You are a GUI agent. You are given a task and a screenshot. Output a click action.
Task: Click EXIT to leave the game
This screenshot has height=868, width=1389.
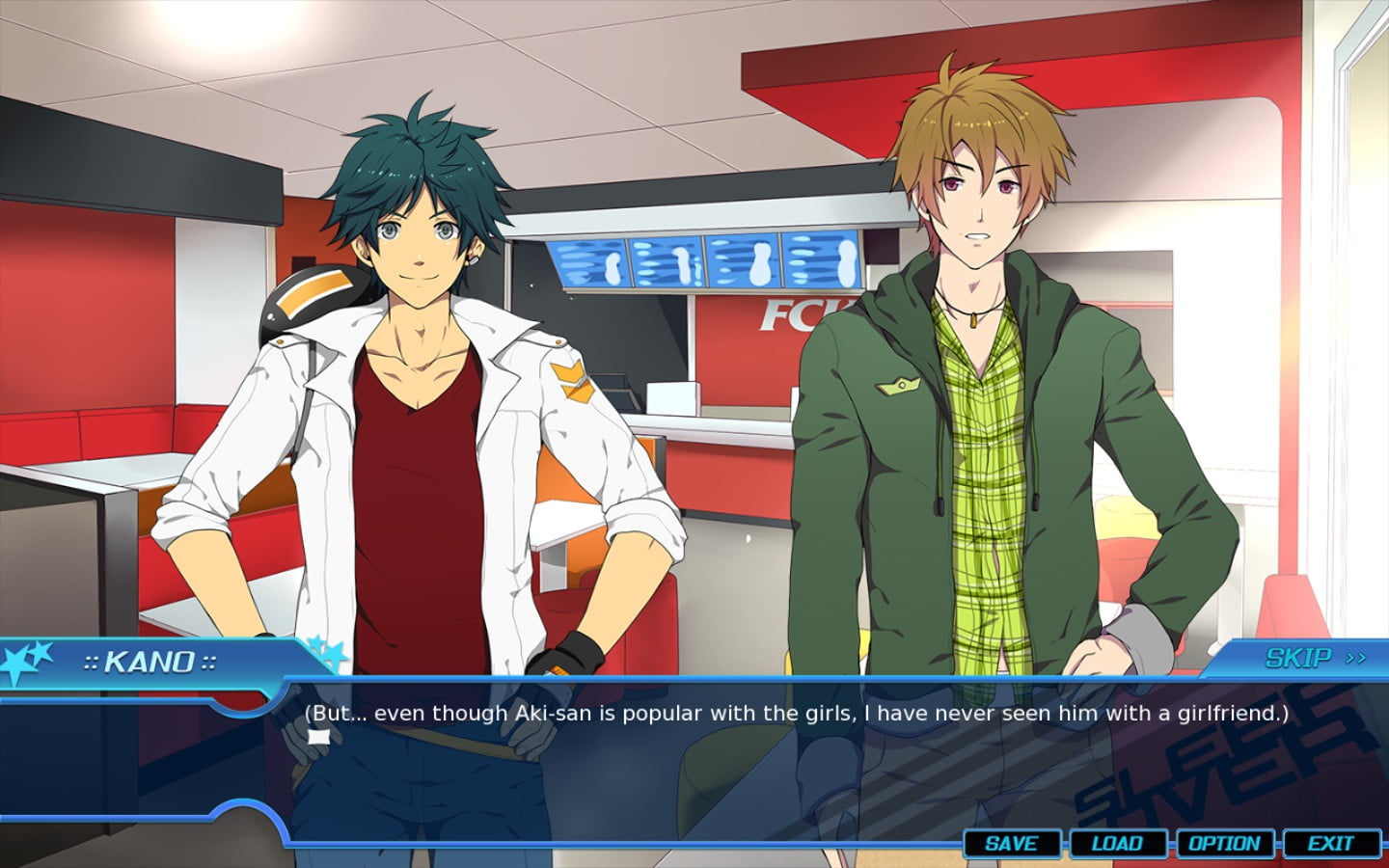point(1330,843)
